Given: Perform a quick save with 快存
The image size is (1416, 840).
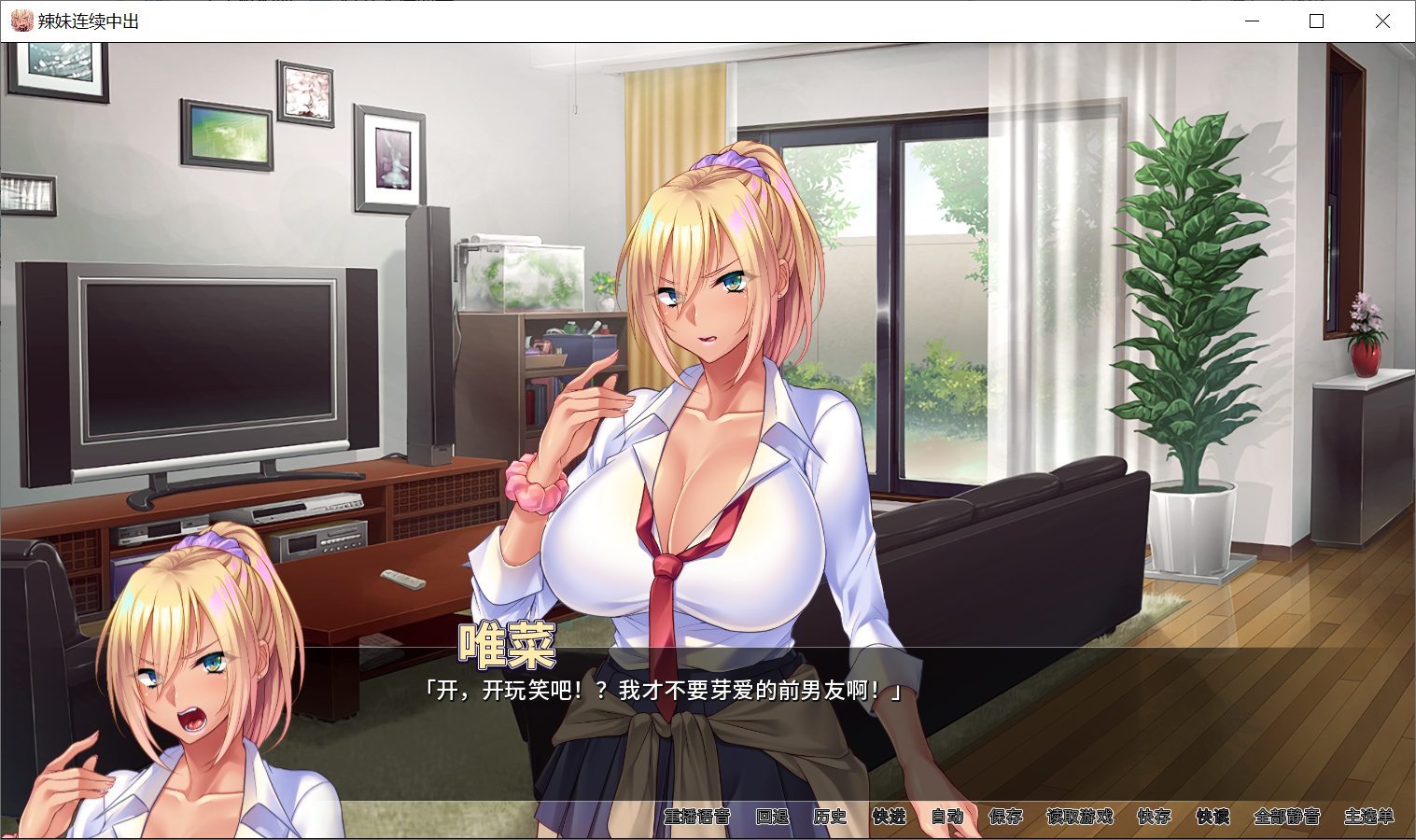Looking at the screenshot, I should pos(1154,815).
